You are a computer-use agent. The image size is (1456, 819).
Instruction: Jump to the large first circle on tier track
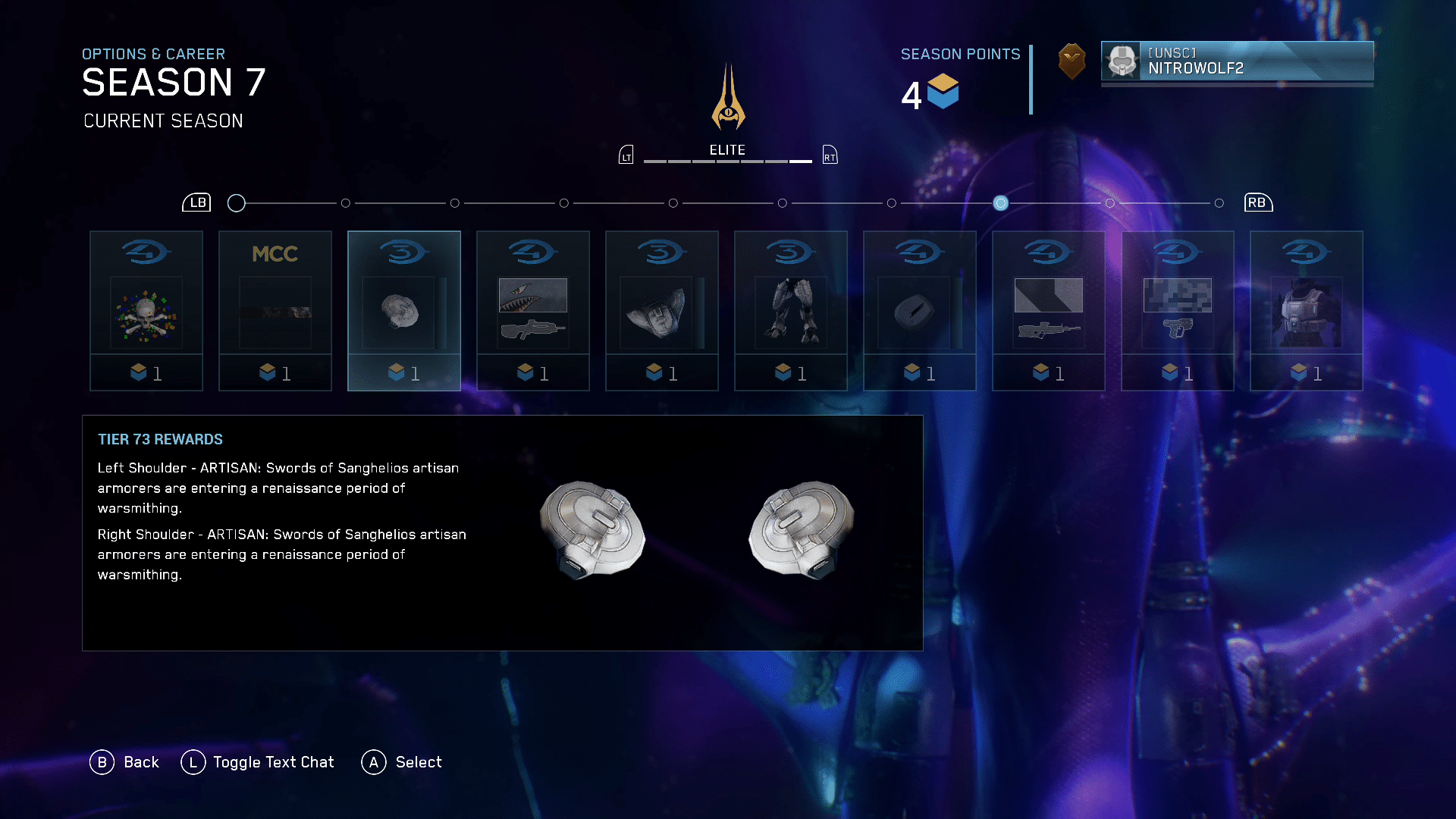237,203
